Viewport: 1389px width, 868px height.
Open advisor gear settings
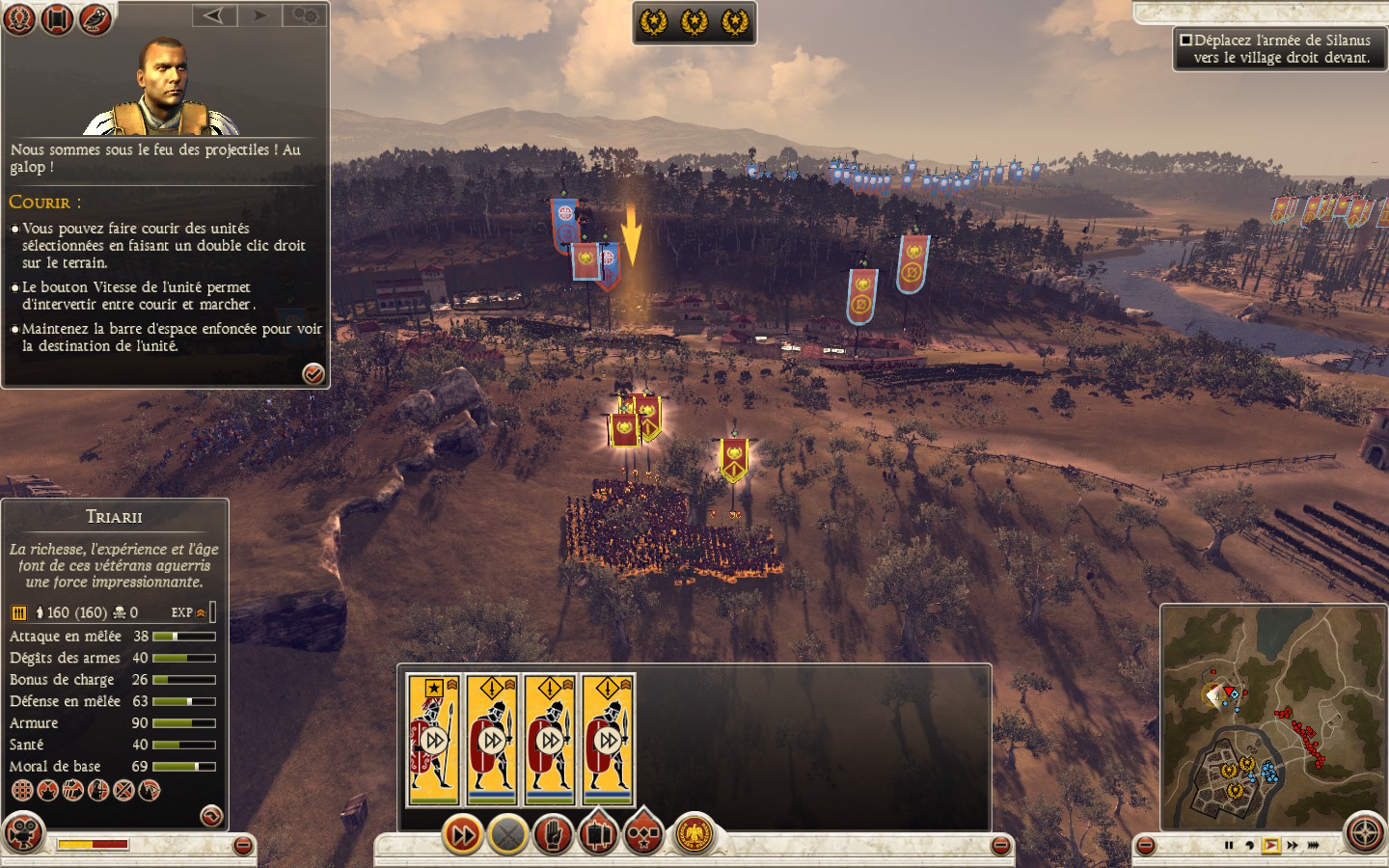pyautogui.click(x=305, y=15)
